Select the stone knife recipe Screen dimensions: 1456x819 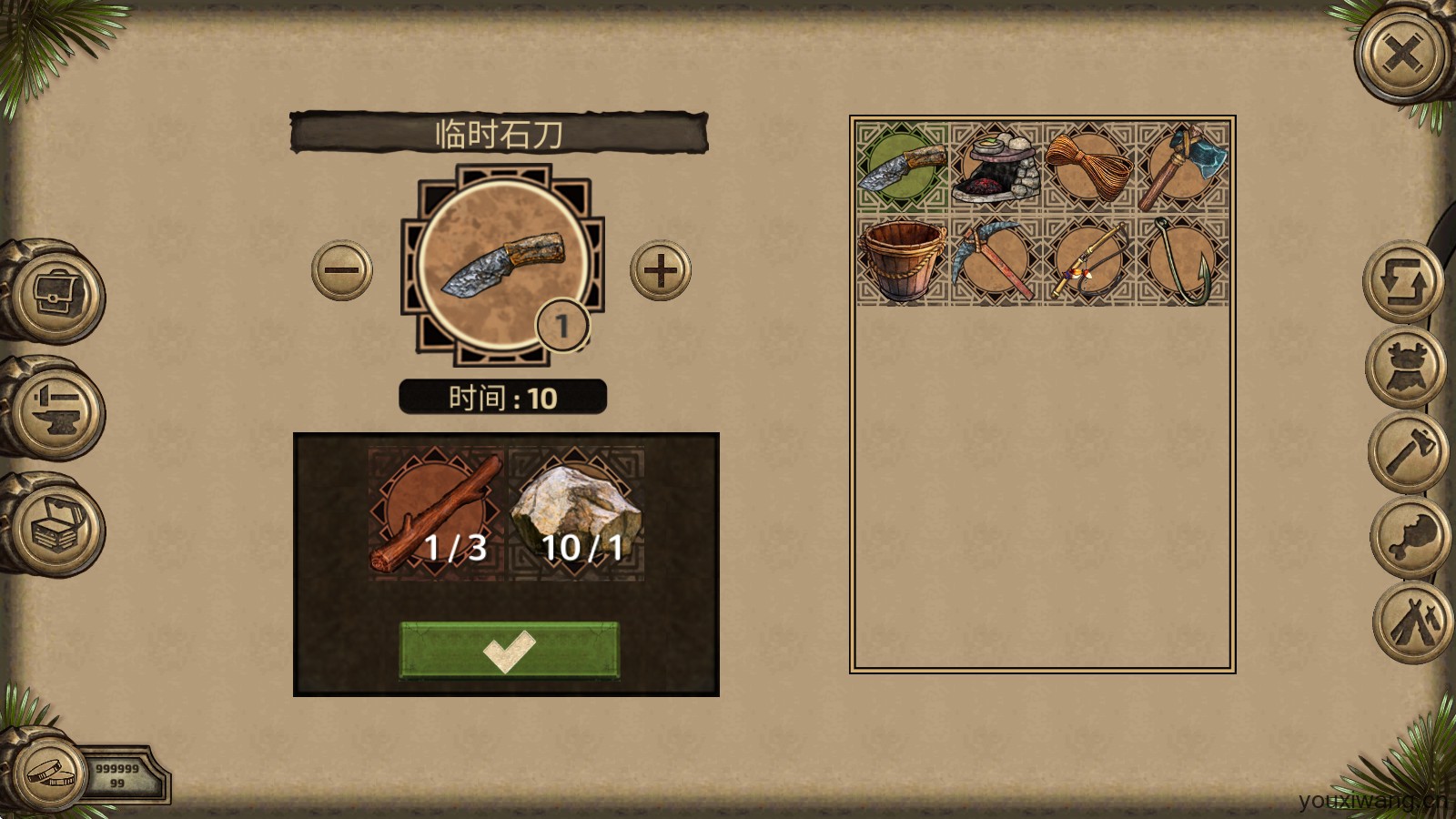coord(902,167)
